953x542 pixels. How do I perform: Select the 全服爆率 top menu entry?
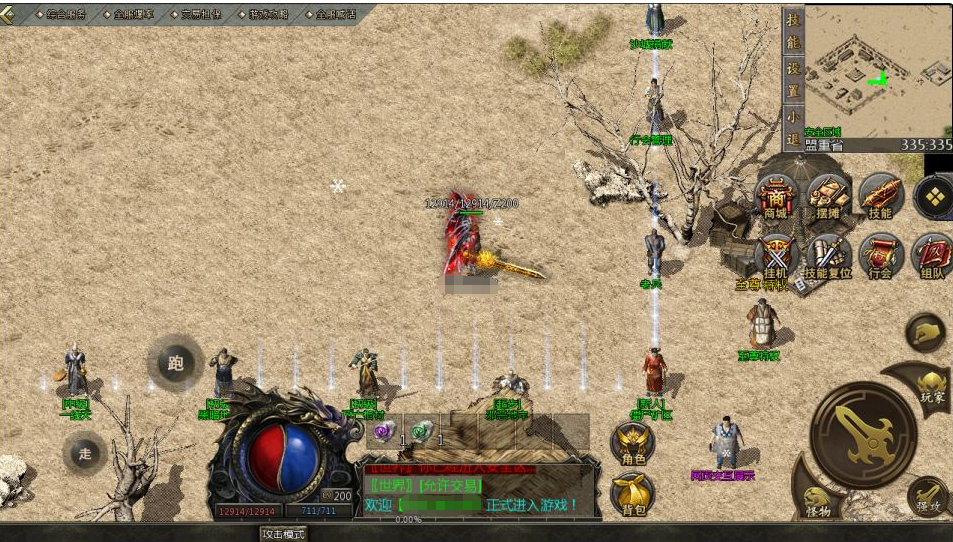coord(133,15)
